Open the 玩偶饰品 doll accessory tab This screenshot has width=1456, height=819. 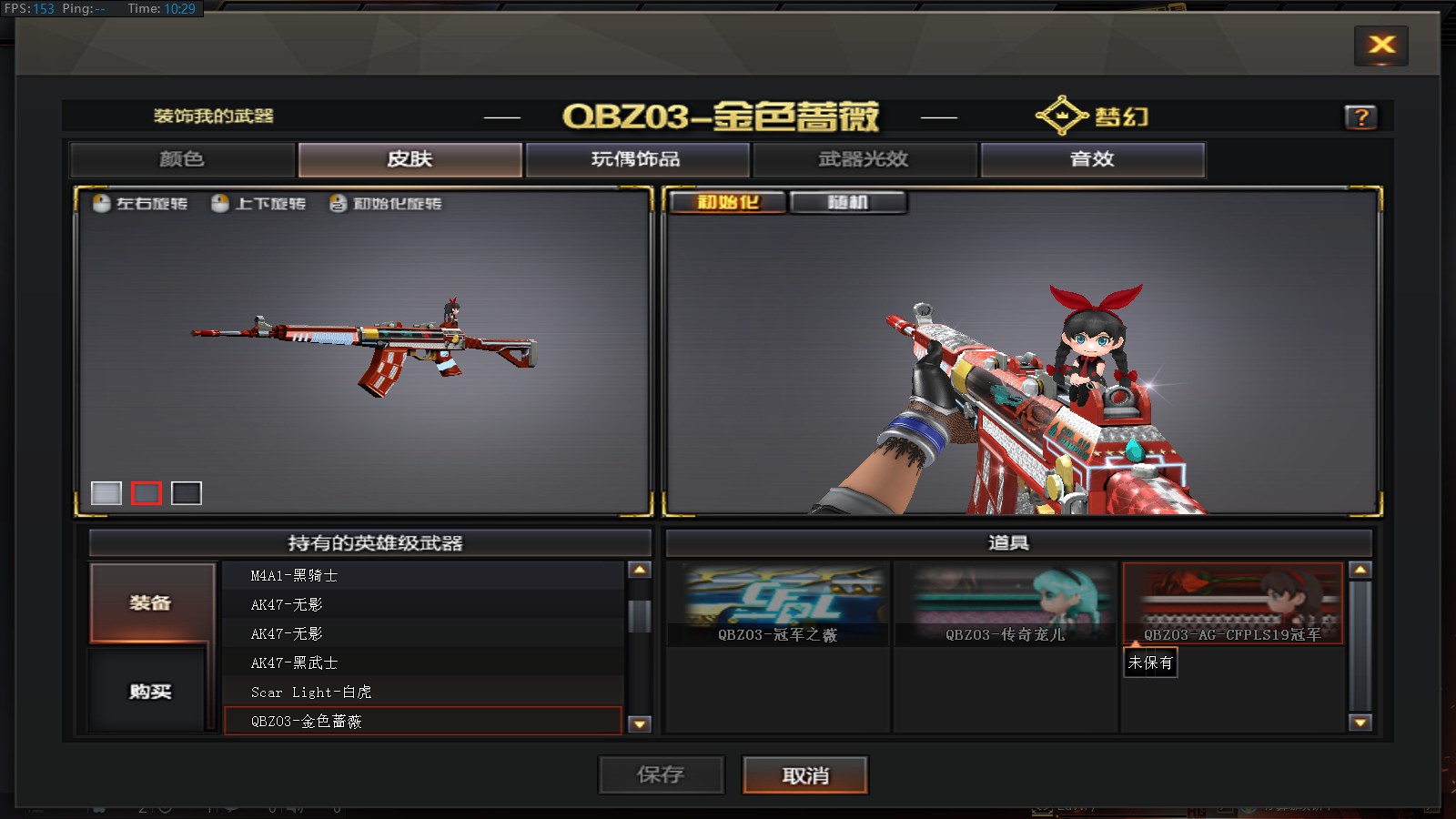[637, 159]
